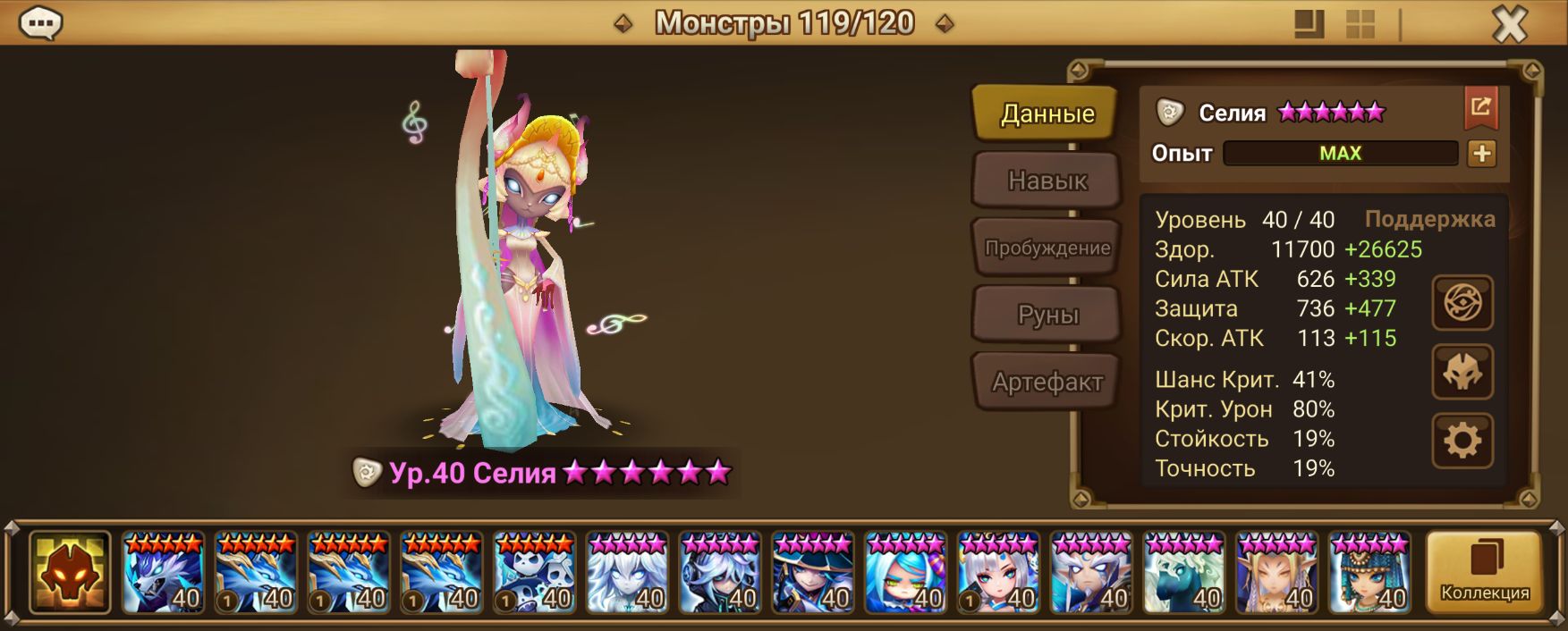Switch to the four-square grid view

pyautogui.click(x=1360, y=24)
